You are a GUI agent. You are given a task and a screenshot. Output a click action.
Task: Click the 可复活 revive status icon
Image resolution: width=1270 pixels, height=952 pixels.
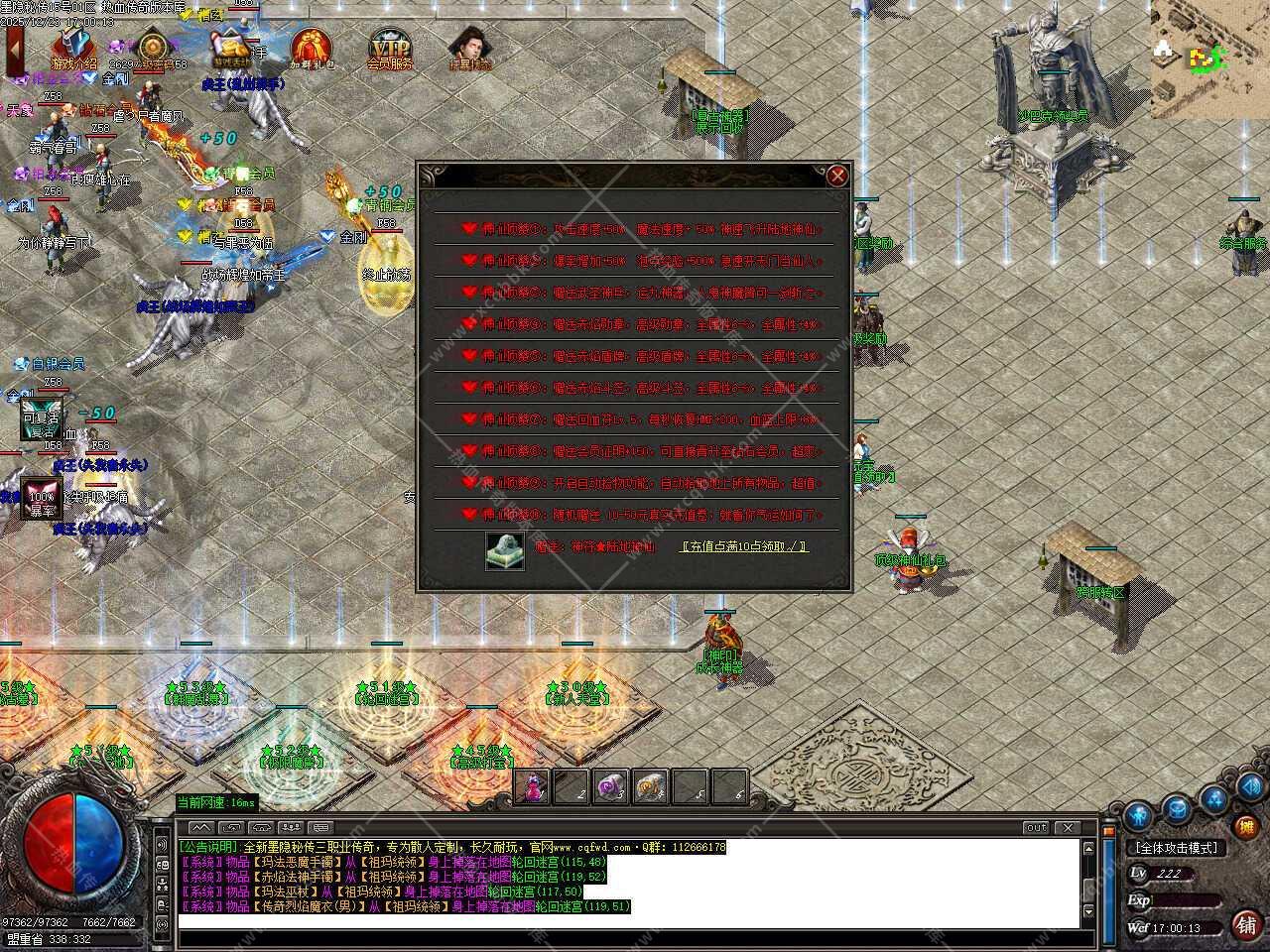(x=41, y=421)
